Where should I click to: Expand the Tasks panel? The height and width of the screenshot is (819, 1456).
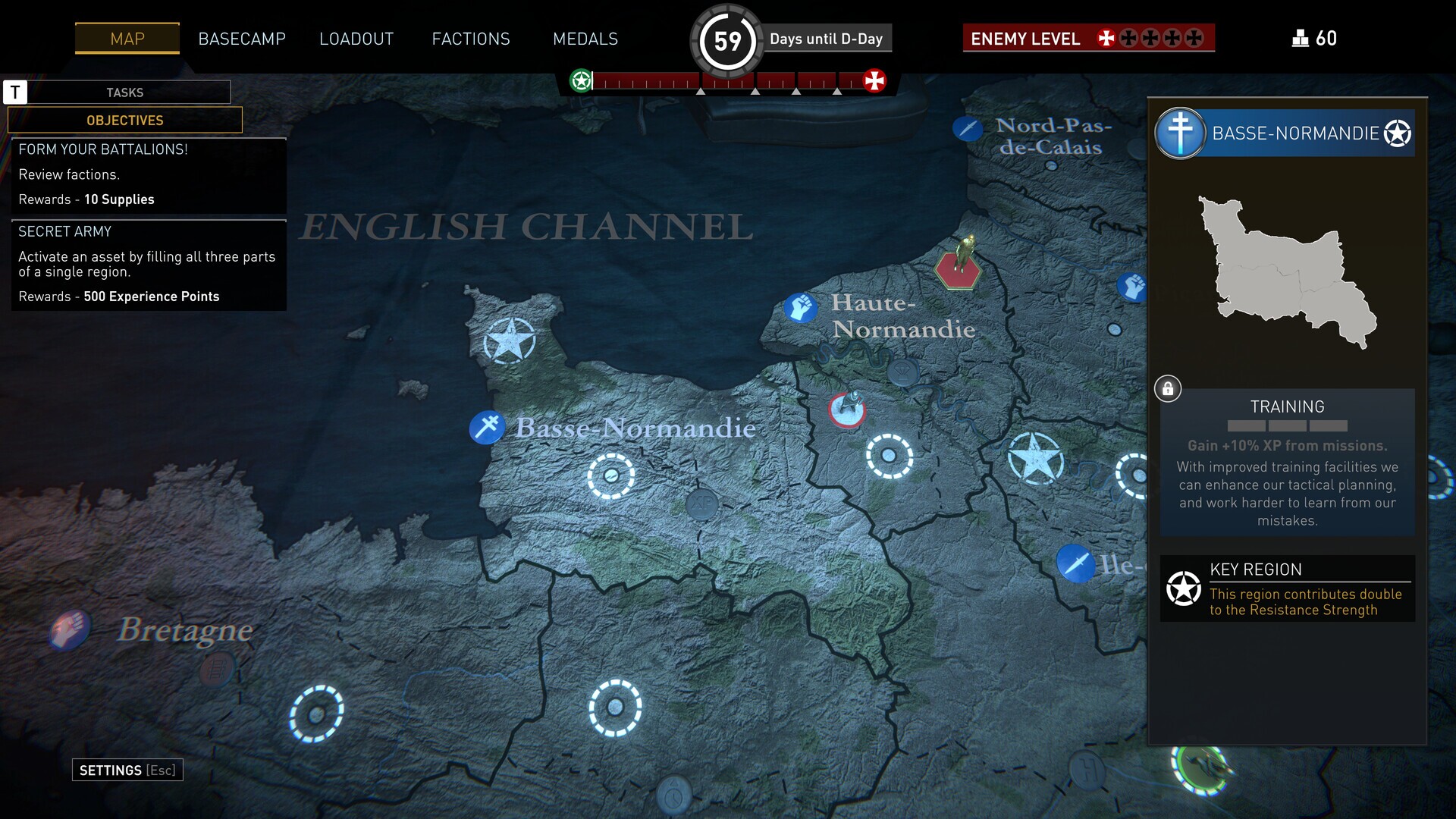pos(126,92)
